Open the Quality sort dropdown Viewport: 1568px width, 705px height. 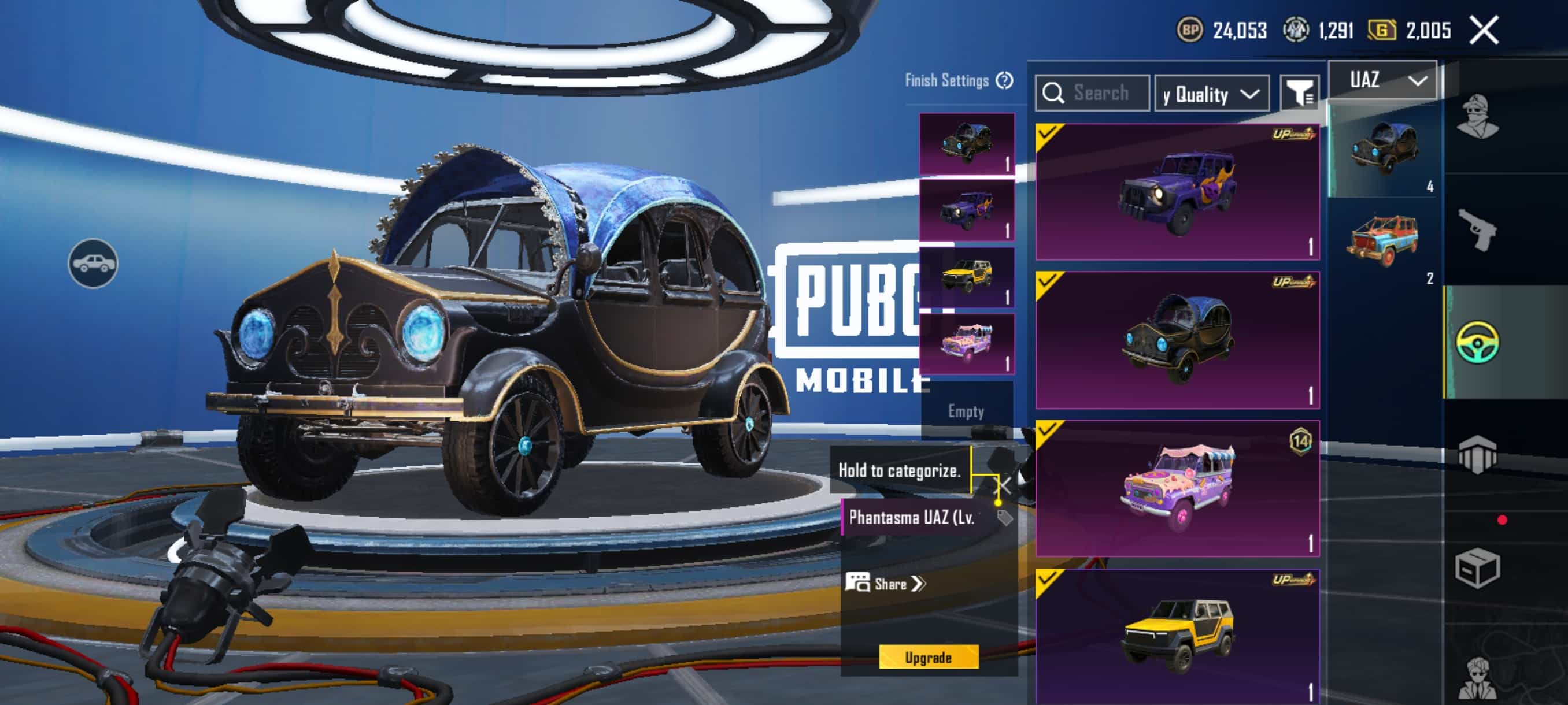[x=1211, y=94]
